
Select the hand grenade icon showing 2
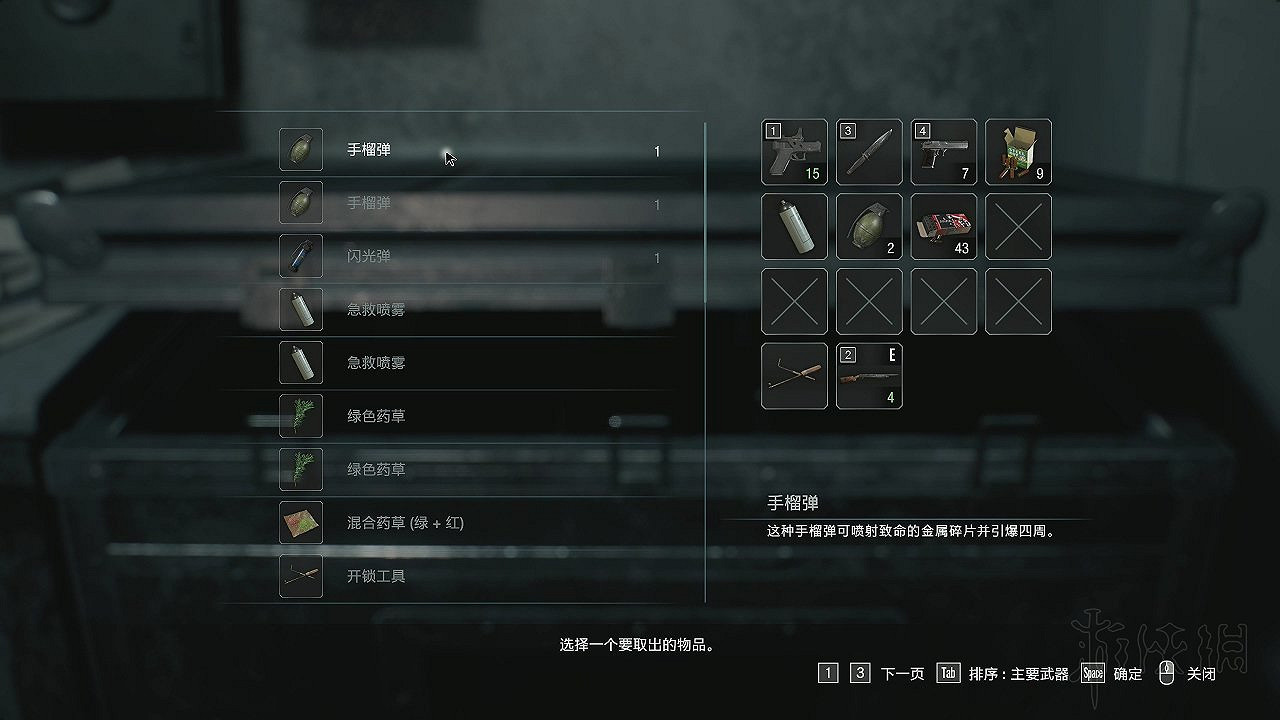coord(869,227)
